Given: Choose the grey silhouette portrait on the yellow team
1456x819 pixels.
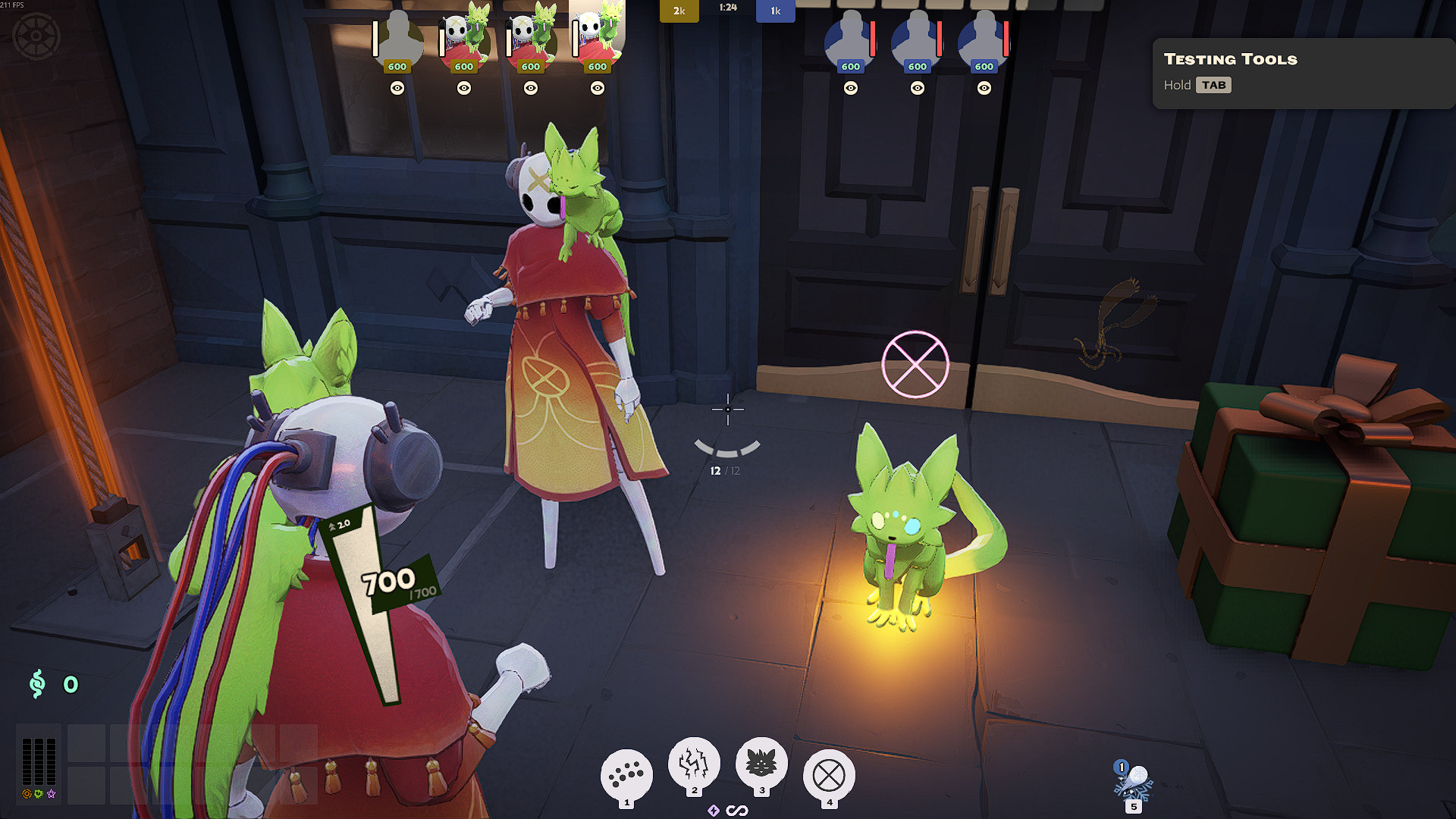Looking at the screenshot, I should click(x=397, y=38).
